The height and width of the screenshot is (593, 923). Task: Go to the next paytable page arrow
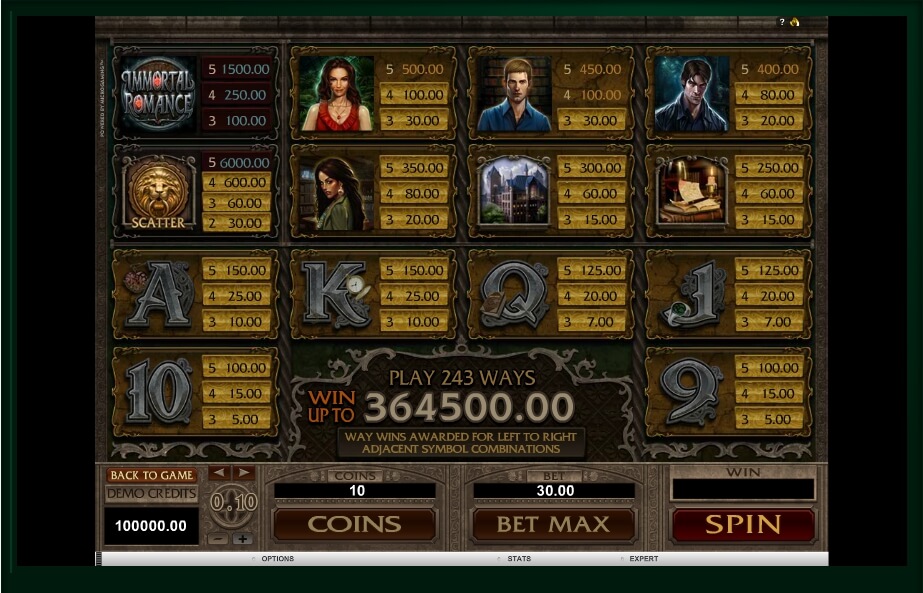click(x=243, y=472)
